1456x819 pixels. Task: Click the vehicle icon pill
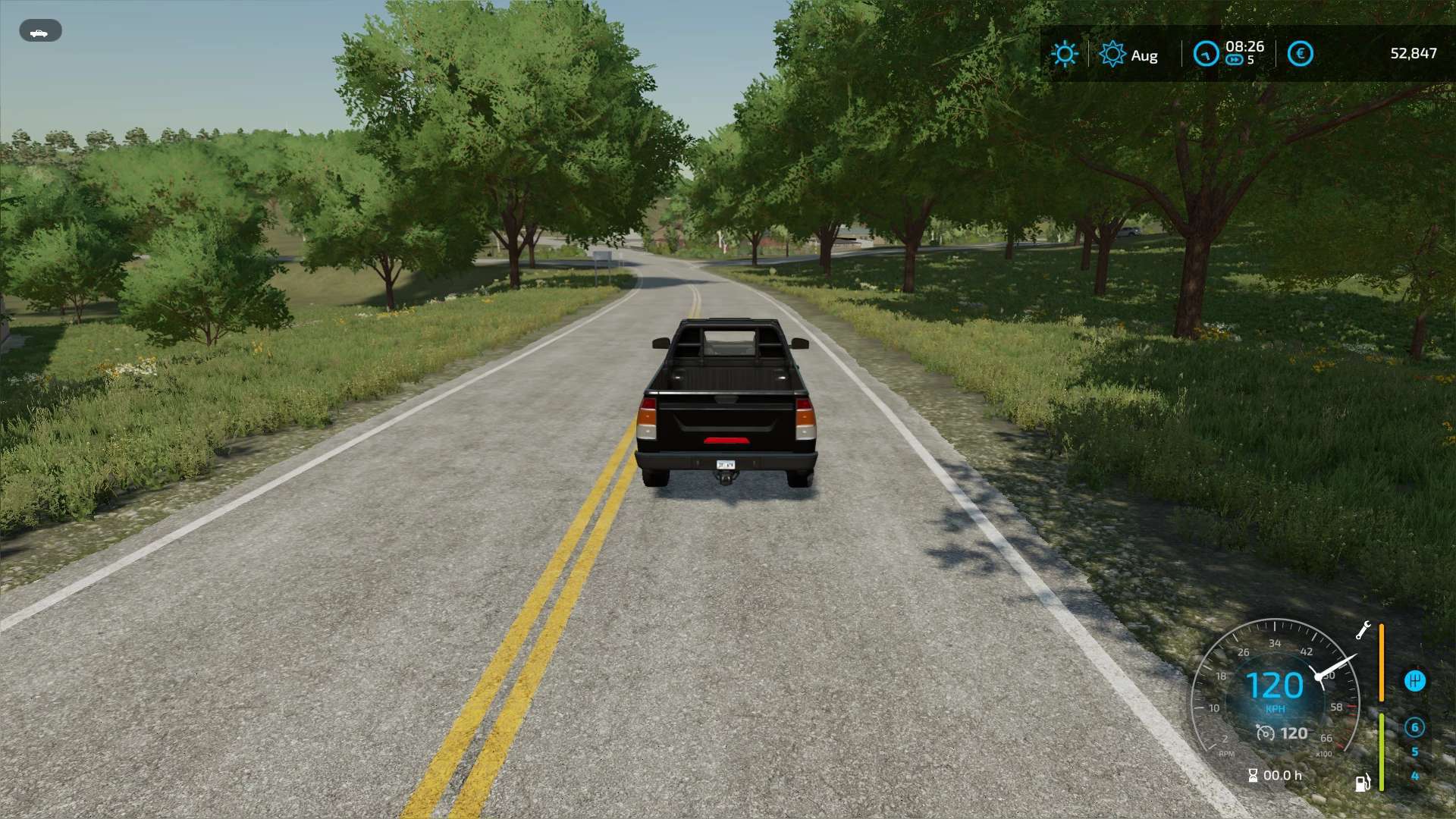40,31
